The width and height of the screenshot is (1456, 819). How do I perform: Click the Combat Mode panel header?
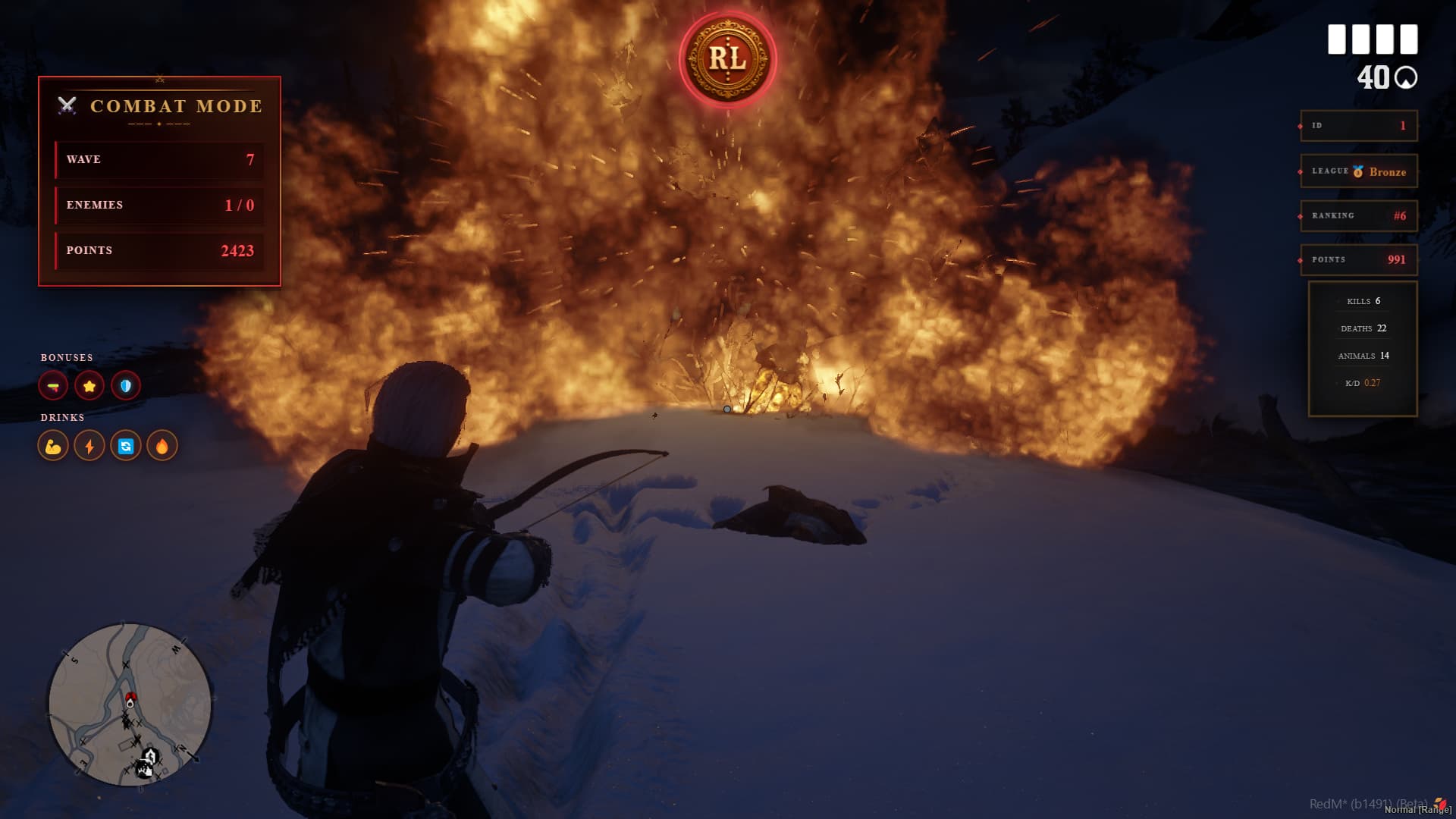pyautogui.click(x=160, y=106)
